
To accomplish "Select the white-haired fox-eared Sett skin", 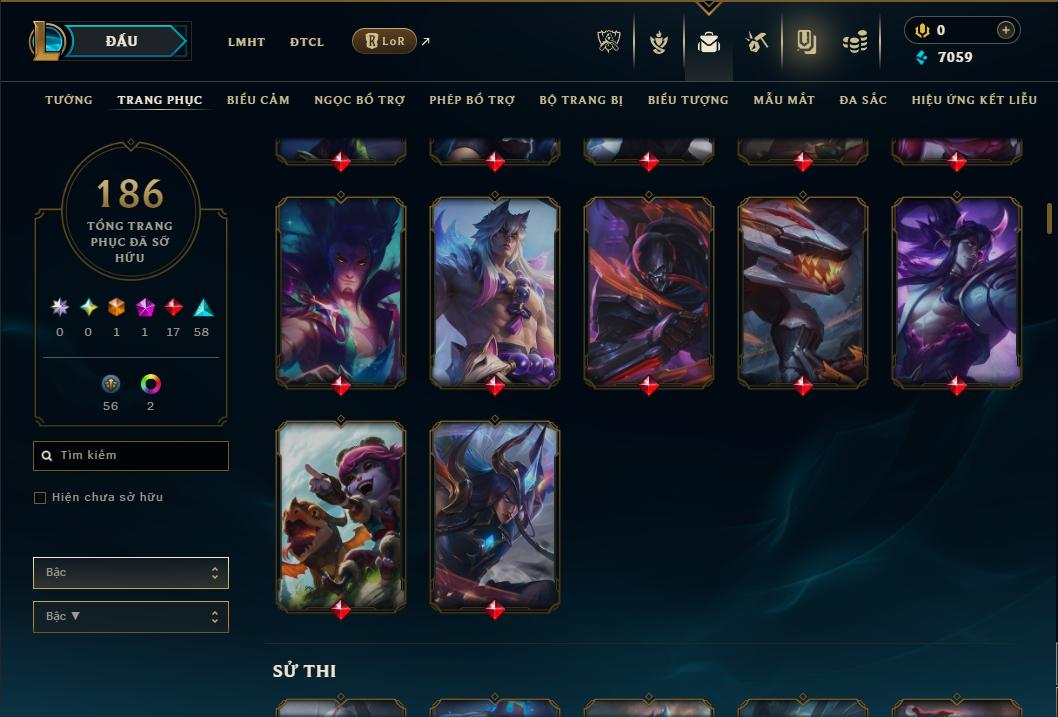I will 495,290.
